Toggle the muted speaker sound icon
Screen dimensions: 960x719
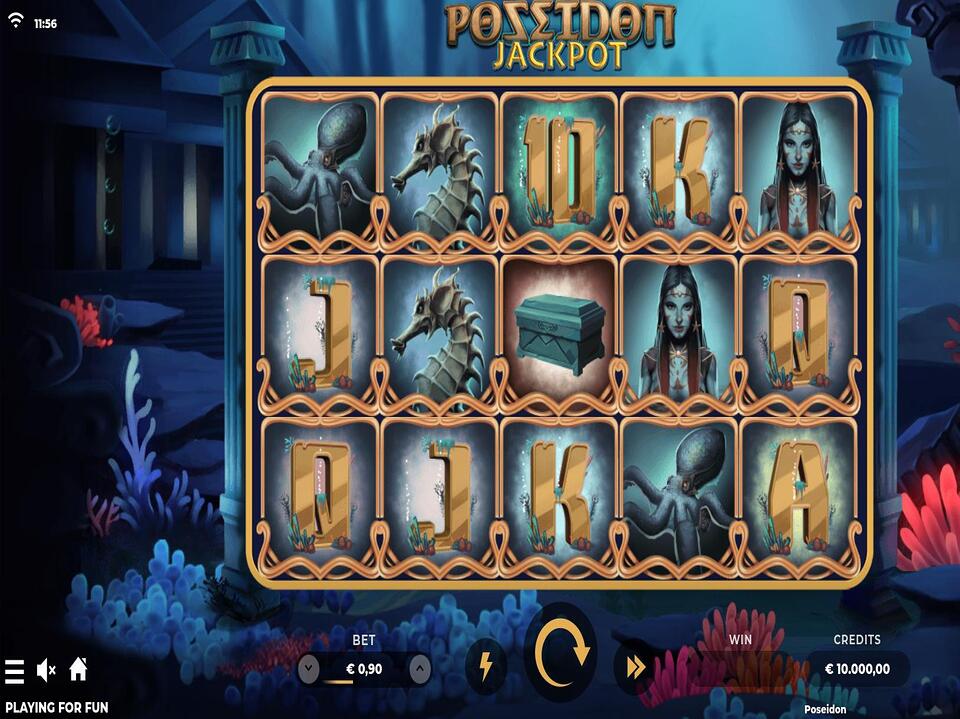46,669
